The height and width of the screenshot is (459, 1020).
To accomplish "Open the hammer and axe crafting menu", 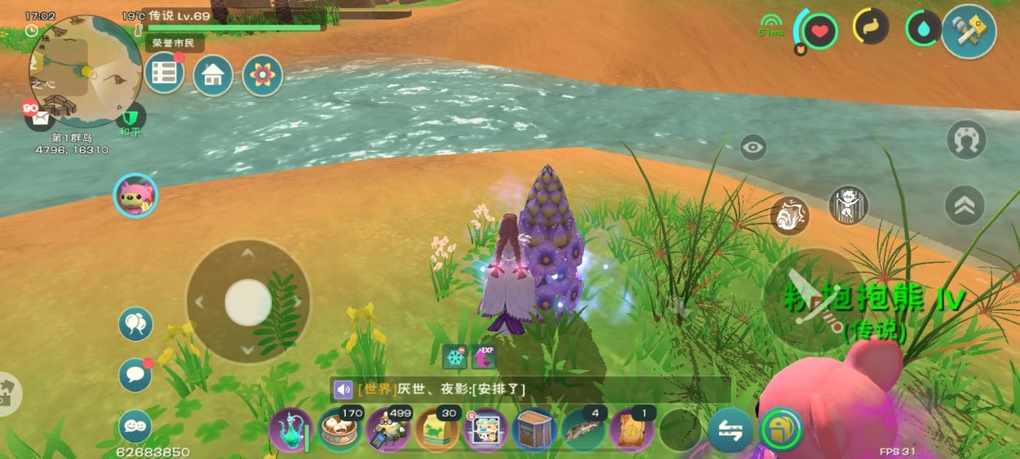I will (968, 31).
